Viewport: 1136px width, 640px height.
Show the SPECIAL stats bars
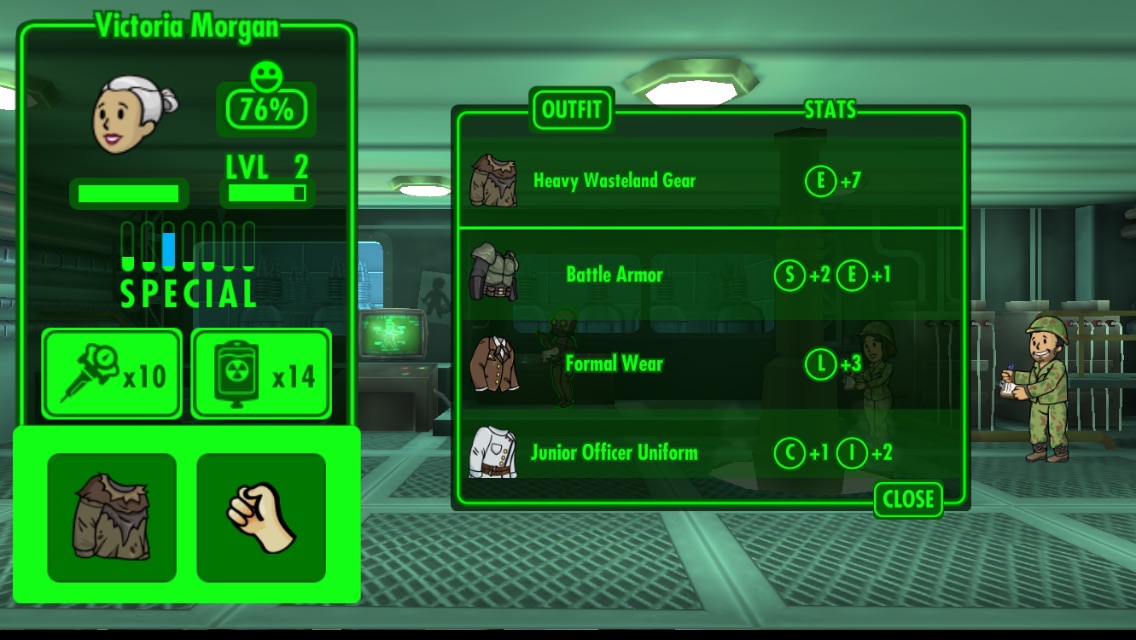pos(188,264)
